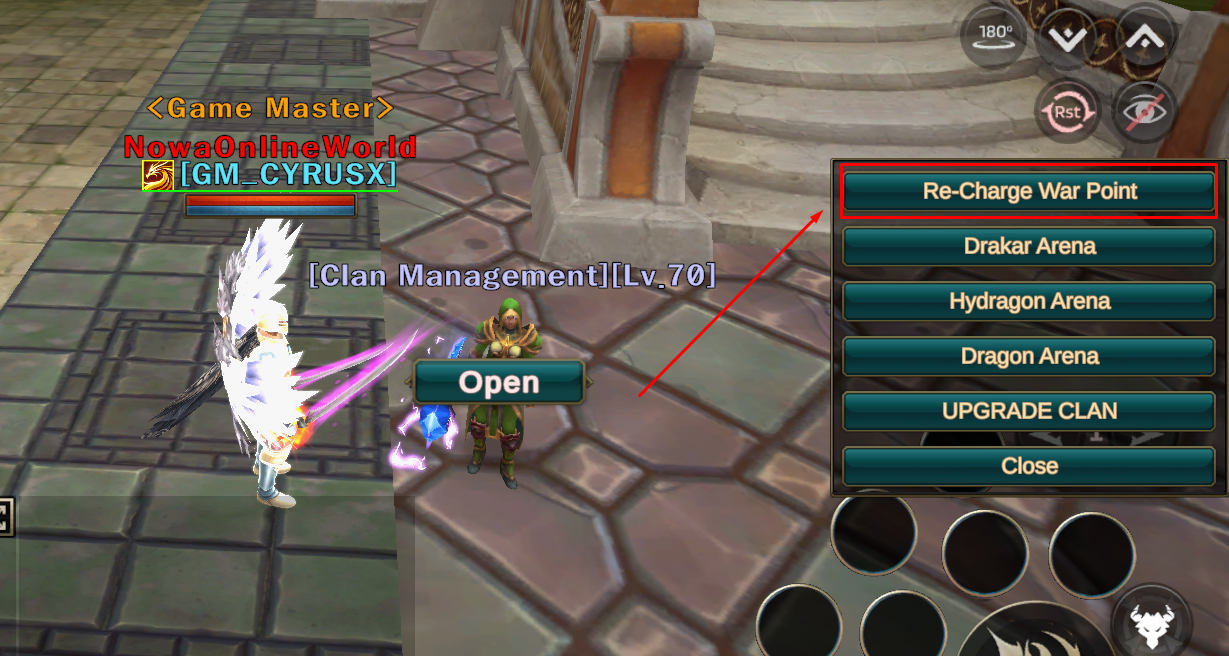Toggle the crossed-out eye visibility icon
The height and width of the screenshot is (656, 1229).
(1144, 111)
